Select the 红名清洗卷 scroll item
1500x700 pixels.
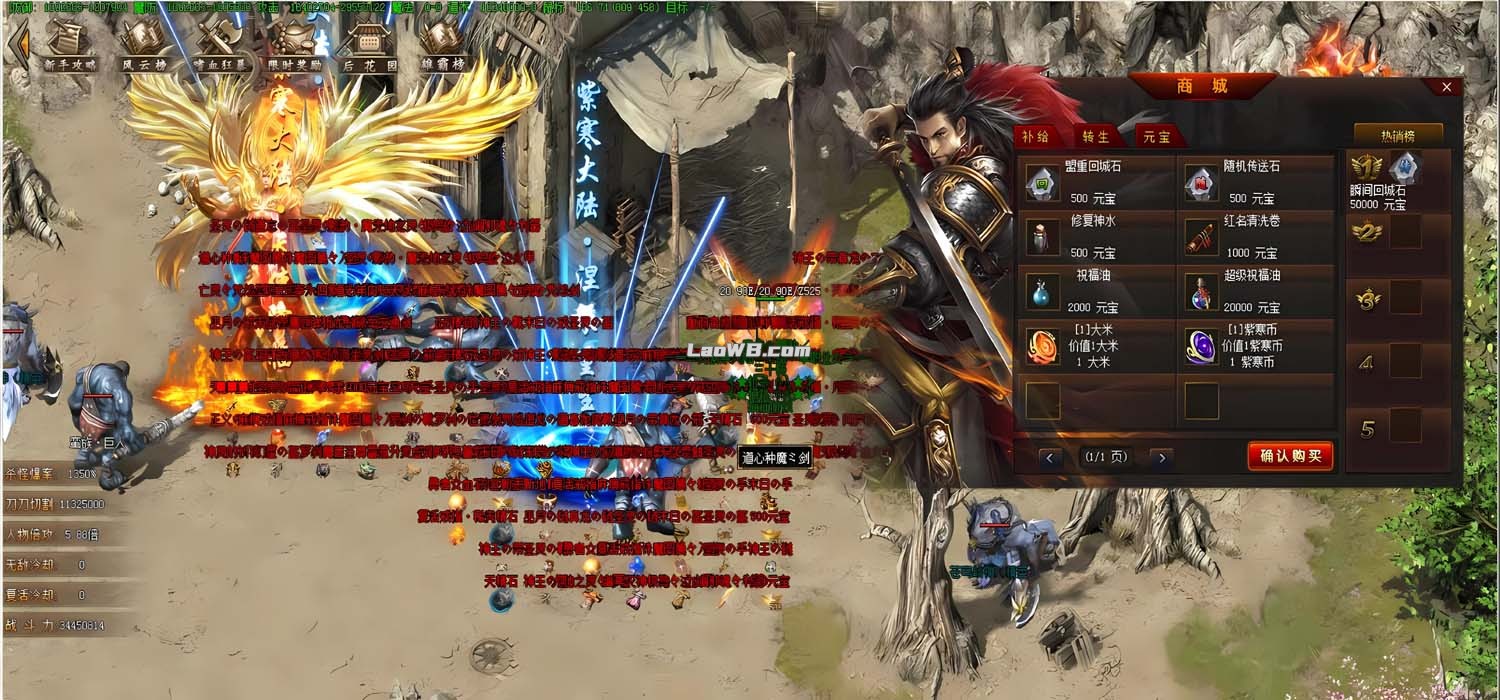point(1201,237)
